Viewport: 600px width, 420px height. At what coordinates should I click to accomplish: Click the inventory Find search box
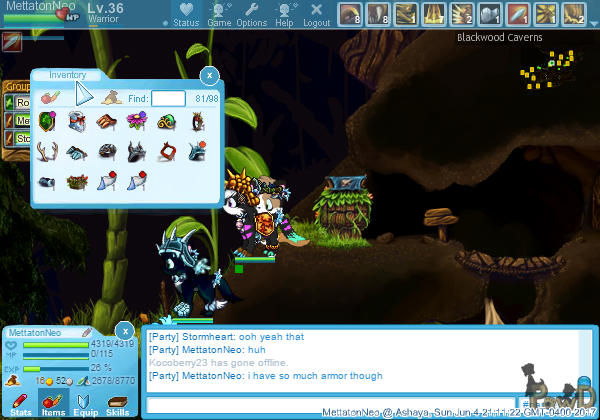168,98
